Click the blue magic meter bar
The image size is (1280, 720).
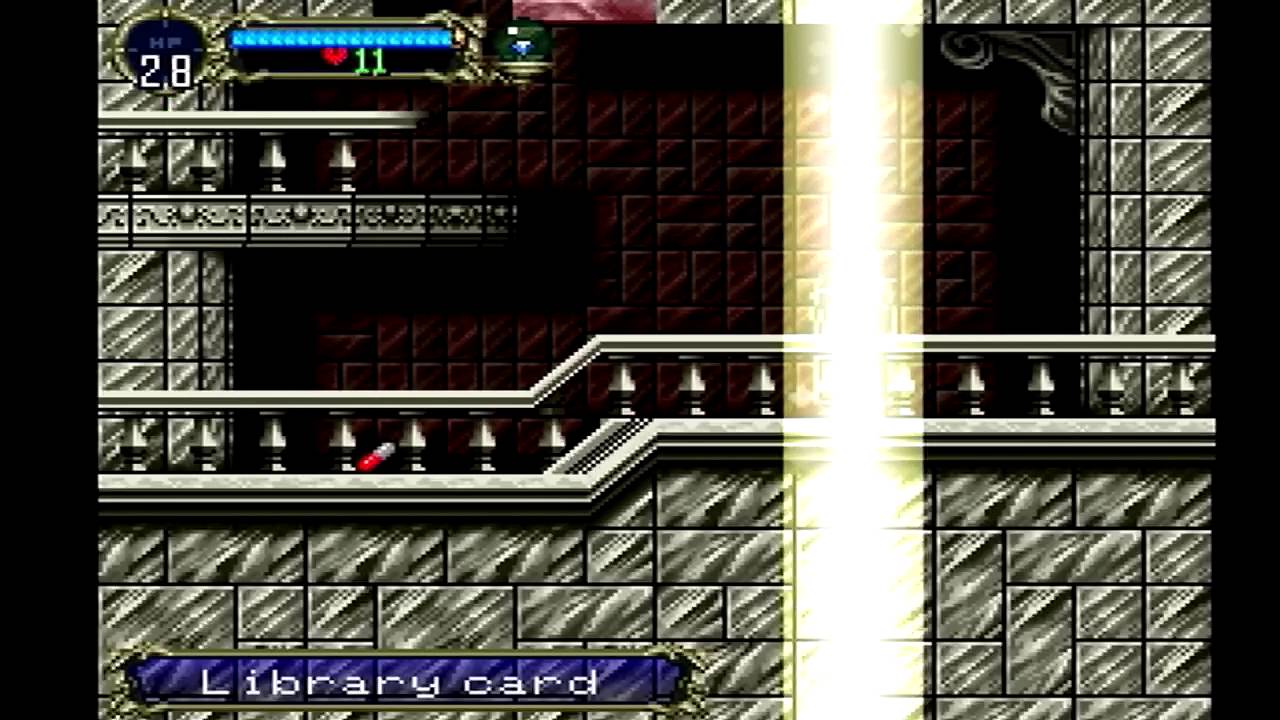tap(340, 37)
